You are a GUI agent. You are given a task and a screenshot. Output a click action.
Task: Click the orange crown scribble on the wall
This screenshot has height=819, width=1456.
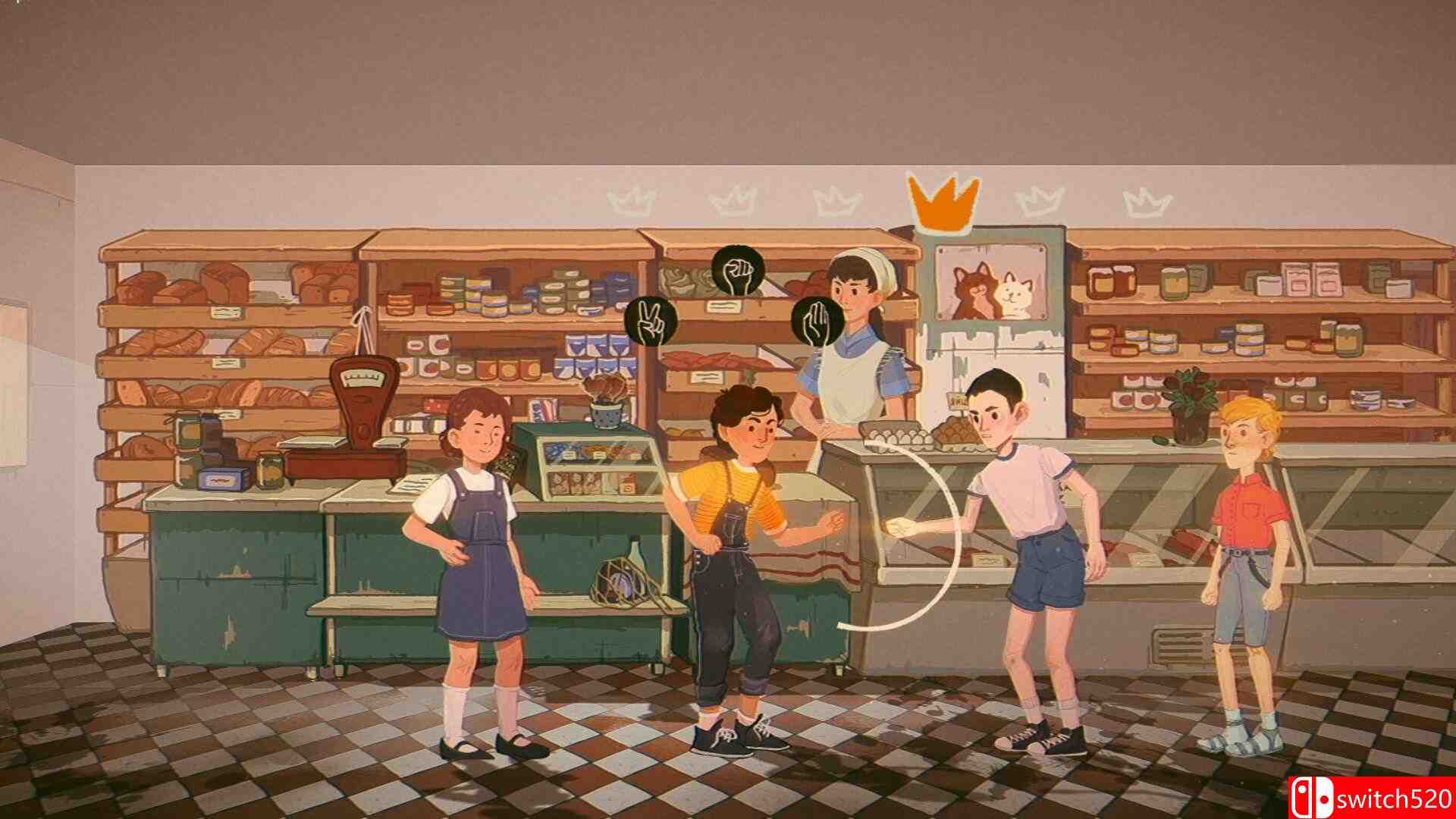coord(943,202)
